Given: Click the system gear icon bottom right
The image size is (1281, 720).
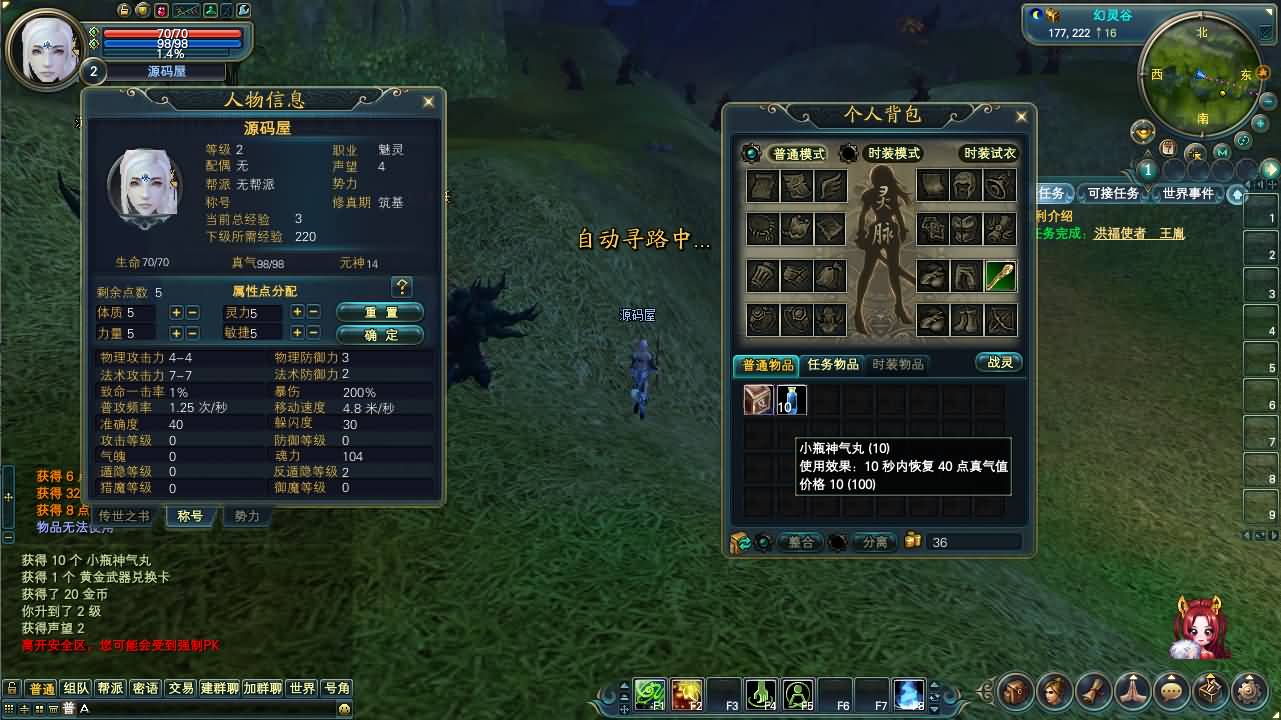Looking at the screenshot, I should [1248, 690].
